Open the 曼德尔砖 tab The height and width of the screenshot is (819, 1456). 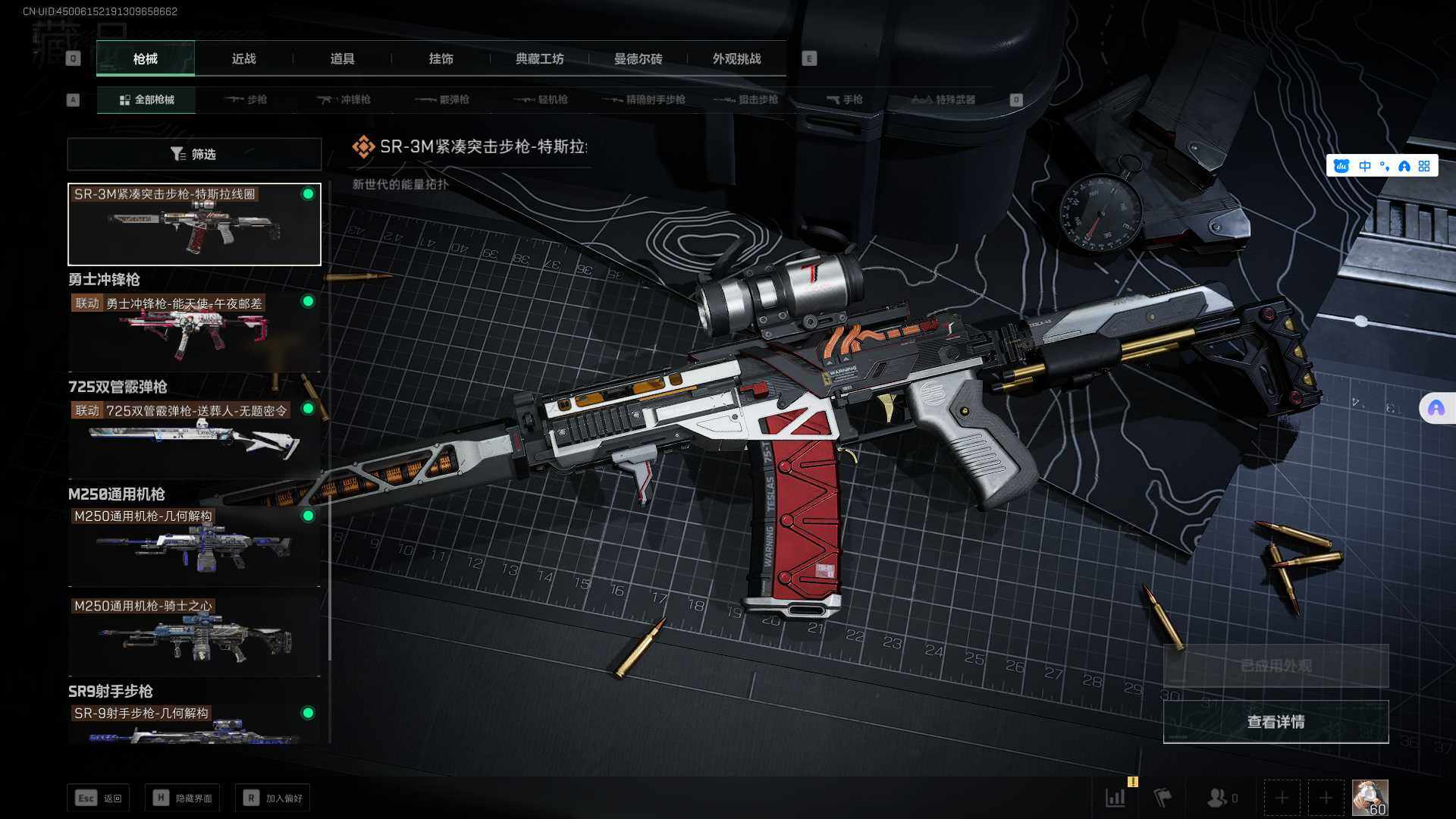coord(638,59)
